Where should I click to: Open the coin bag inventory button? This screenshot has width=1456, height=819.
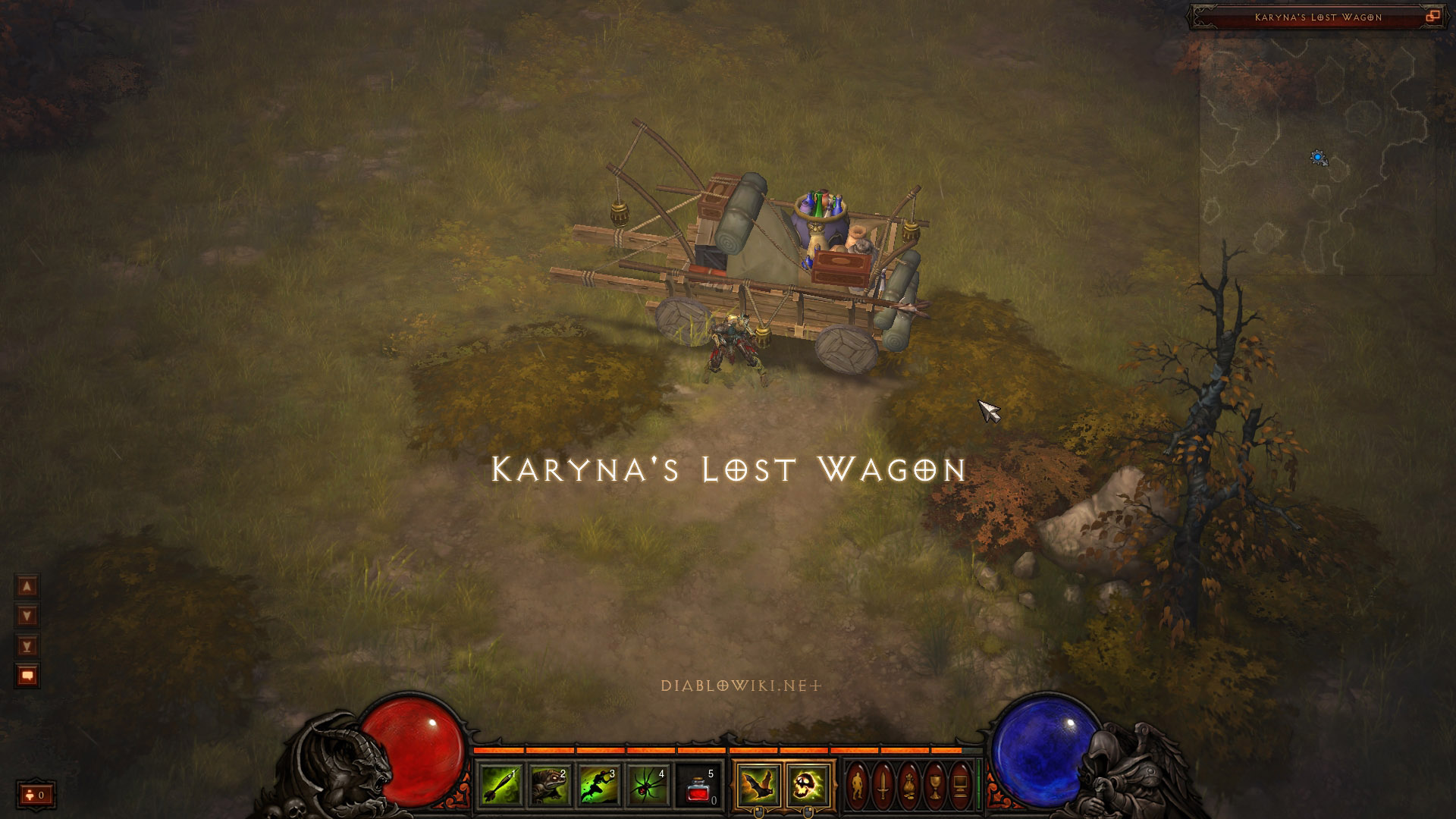[x=908, y=786]
